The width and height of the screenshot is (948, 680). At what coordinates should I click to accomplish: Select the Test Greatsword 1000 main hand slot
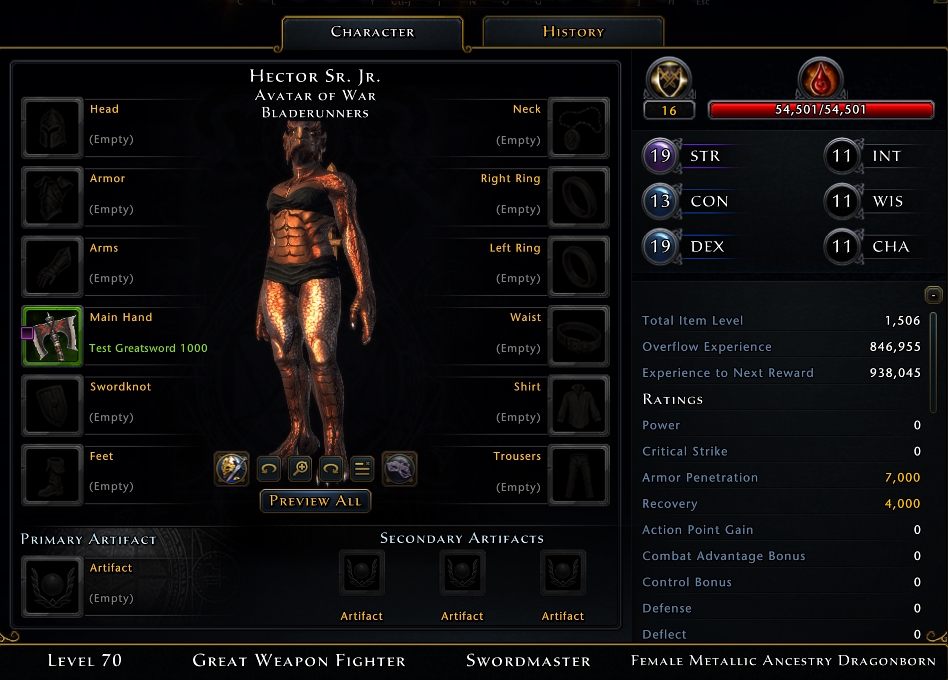52,337
